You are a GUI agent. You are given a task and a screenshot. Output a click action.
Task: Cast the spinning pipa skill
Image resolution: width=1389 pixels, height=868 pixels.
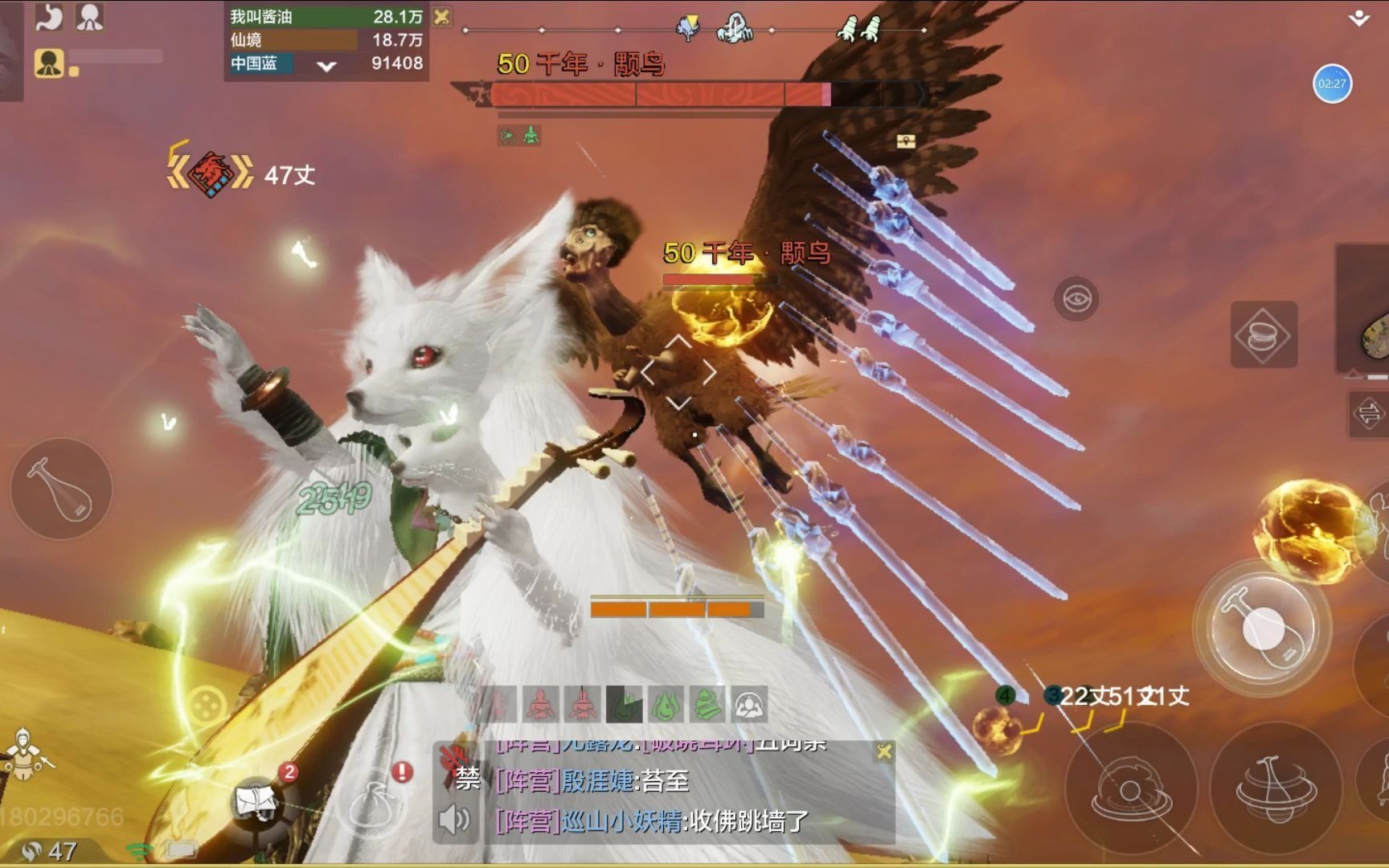[1273, 784]
